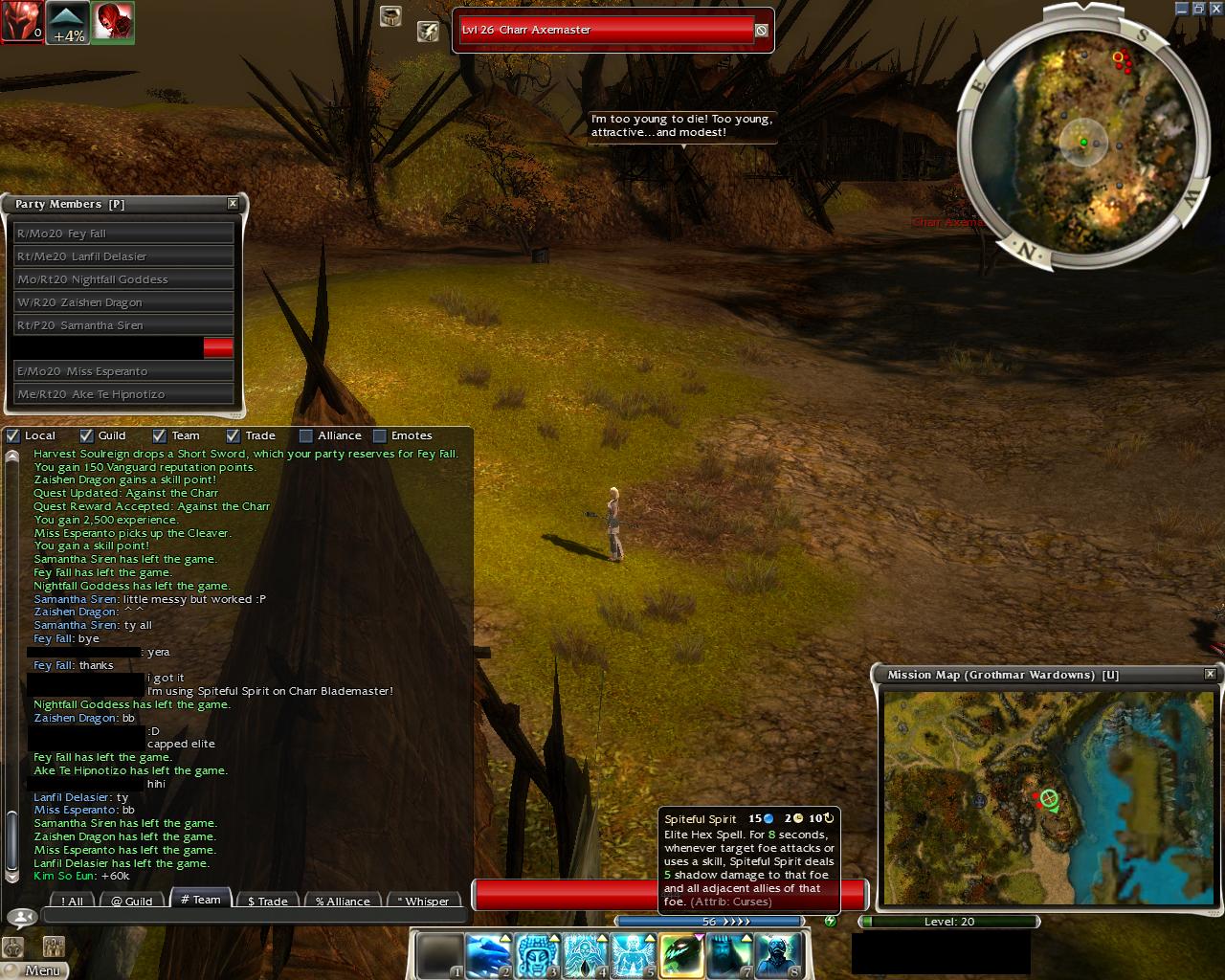This screenshot has width=1225, height=980.
Task: Switch to the Whisper chat tab
Action: (x=423, y=901)
